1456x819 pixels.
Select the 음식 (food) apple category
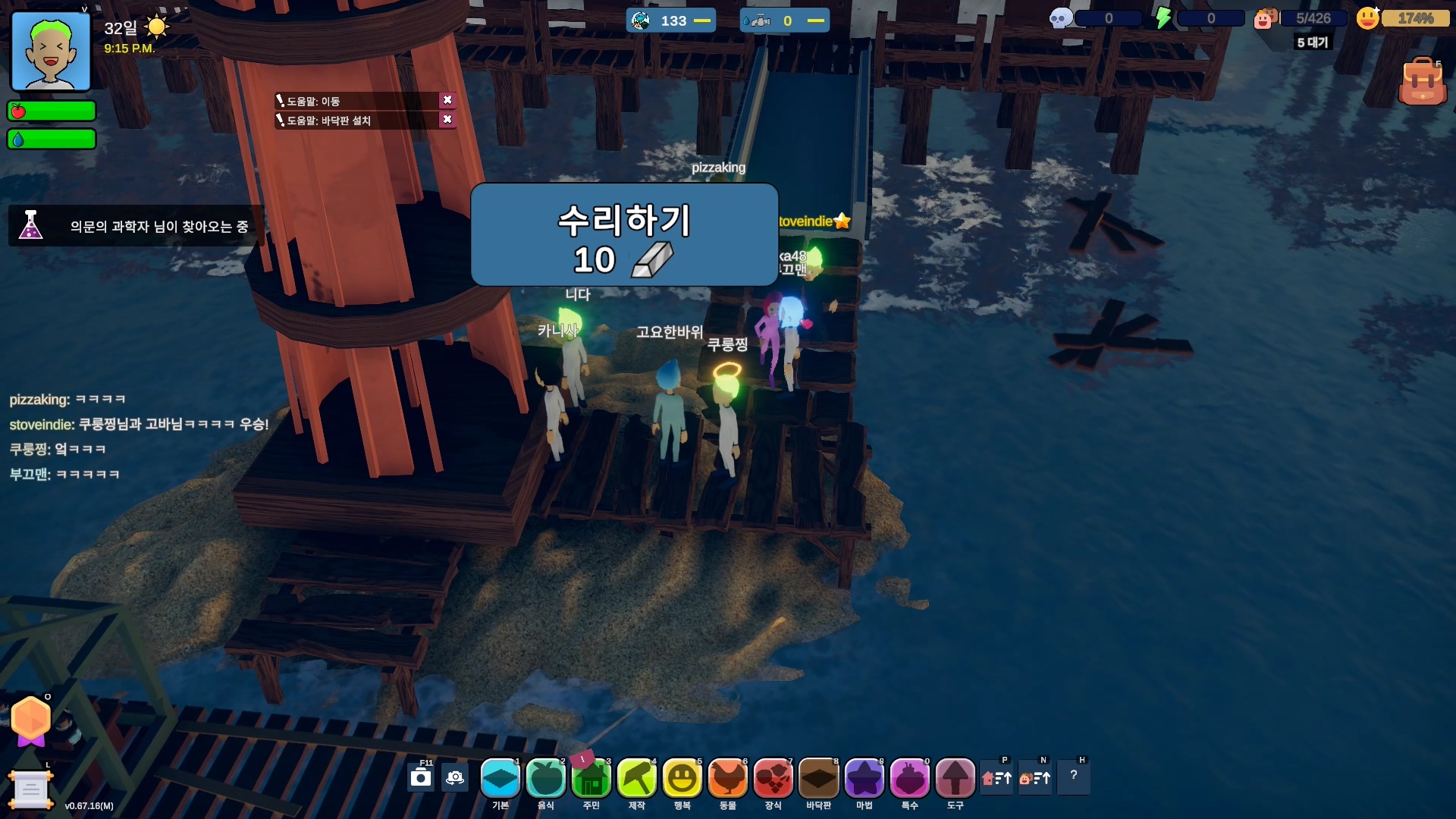[546, 778]
